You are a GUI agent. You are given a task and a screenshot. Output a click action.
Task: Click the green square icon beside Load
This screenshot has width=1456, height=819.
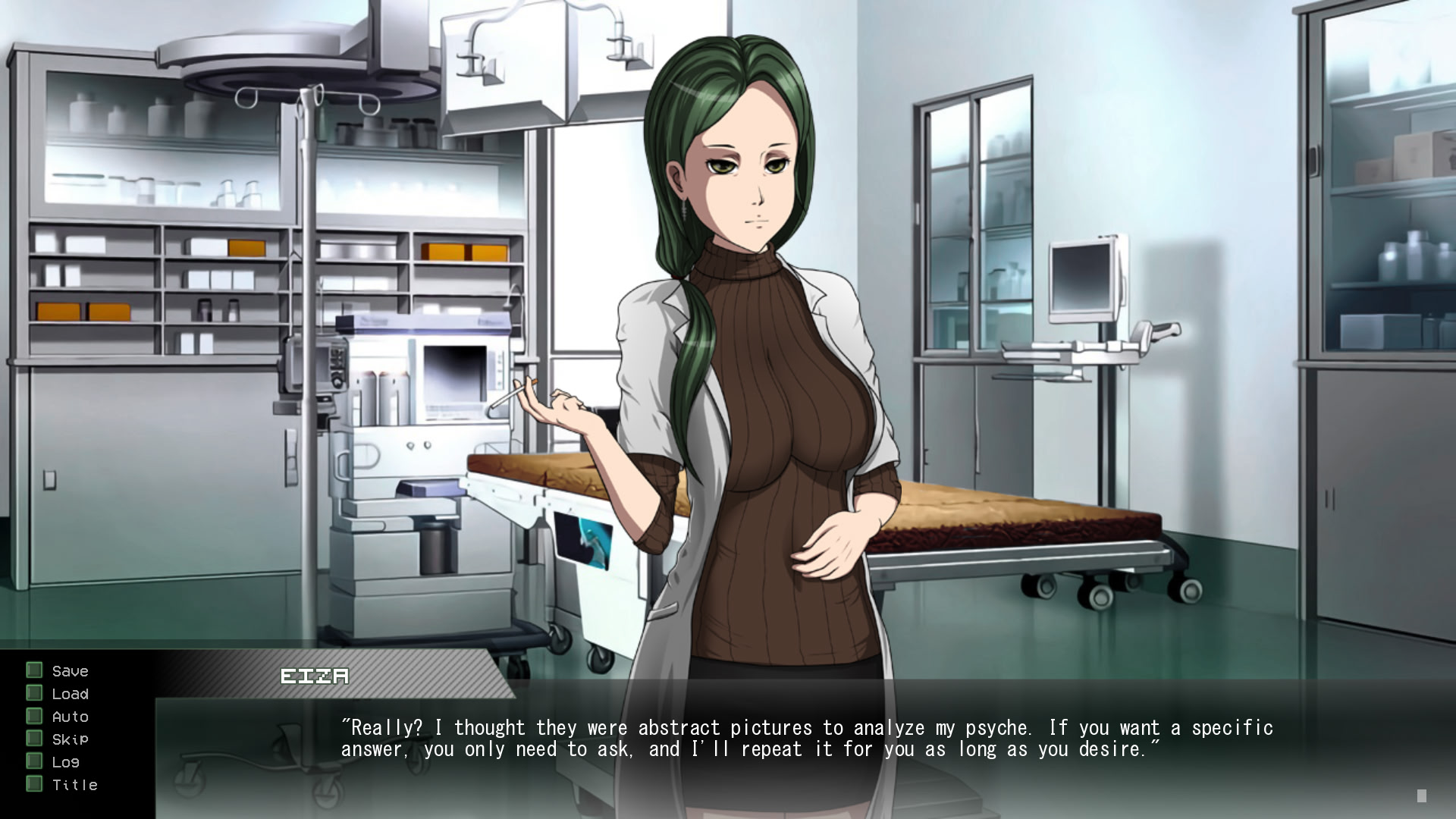click(33, 693)
